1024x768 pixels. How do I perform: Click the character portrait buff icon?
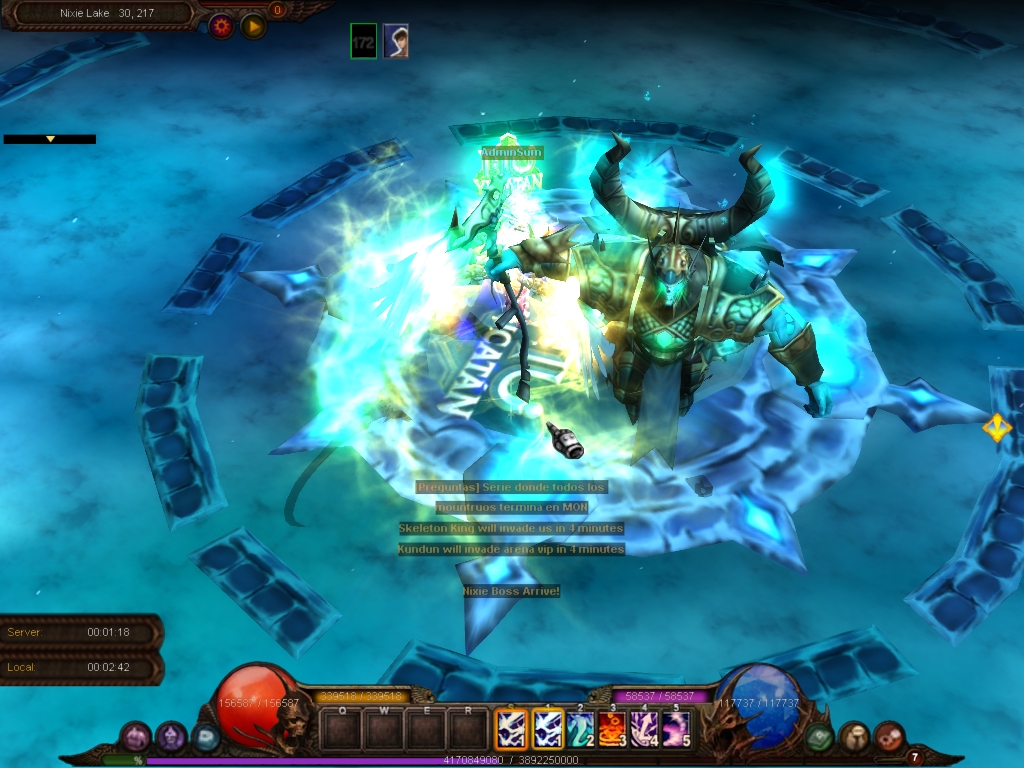[x=396, y=41]
